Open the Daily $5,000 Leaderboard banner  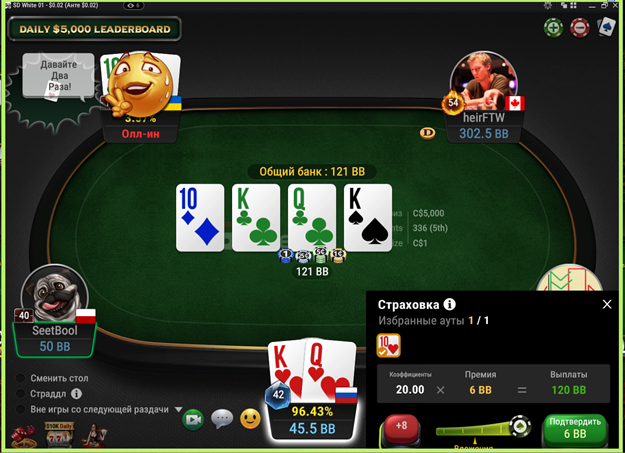click(94, 29)
